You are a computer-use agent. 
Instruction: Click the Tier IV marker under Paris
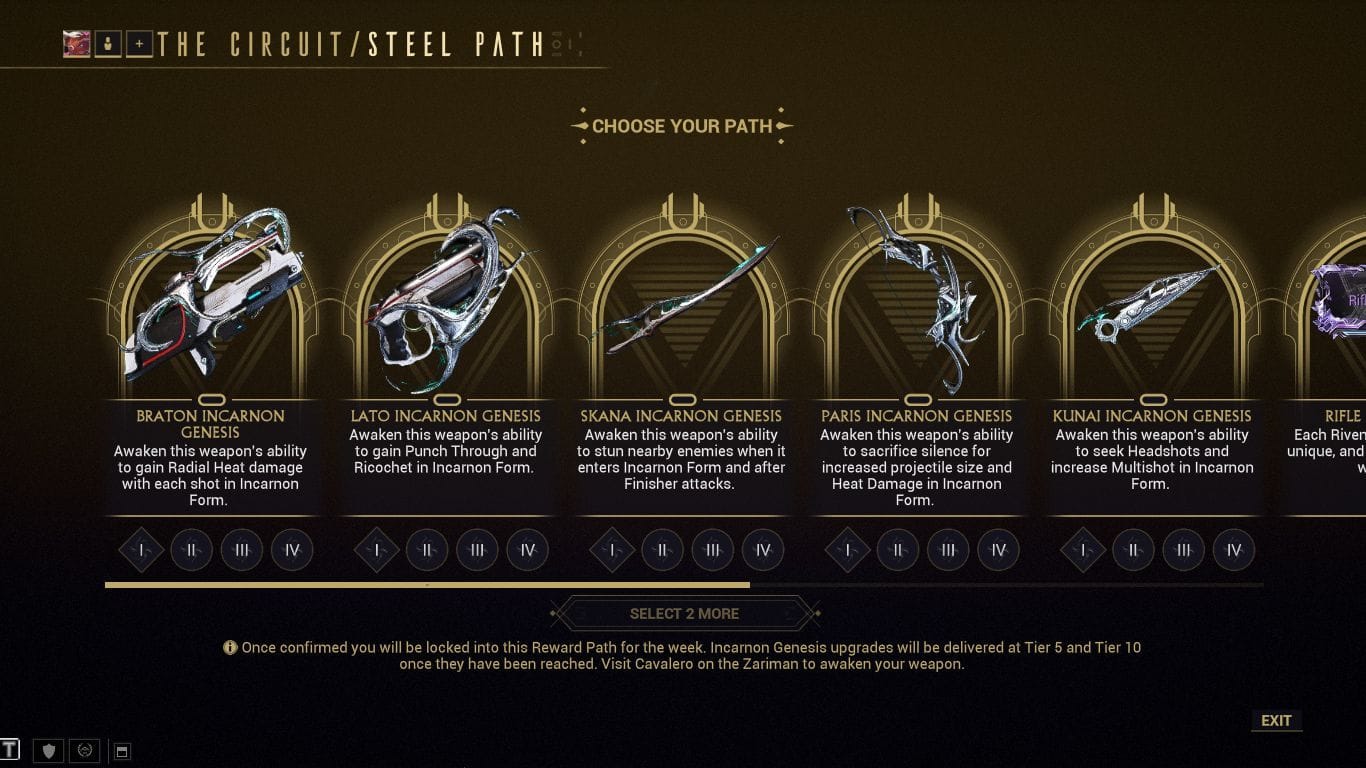coord(998,549)
